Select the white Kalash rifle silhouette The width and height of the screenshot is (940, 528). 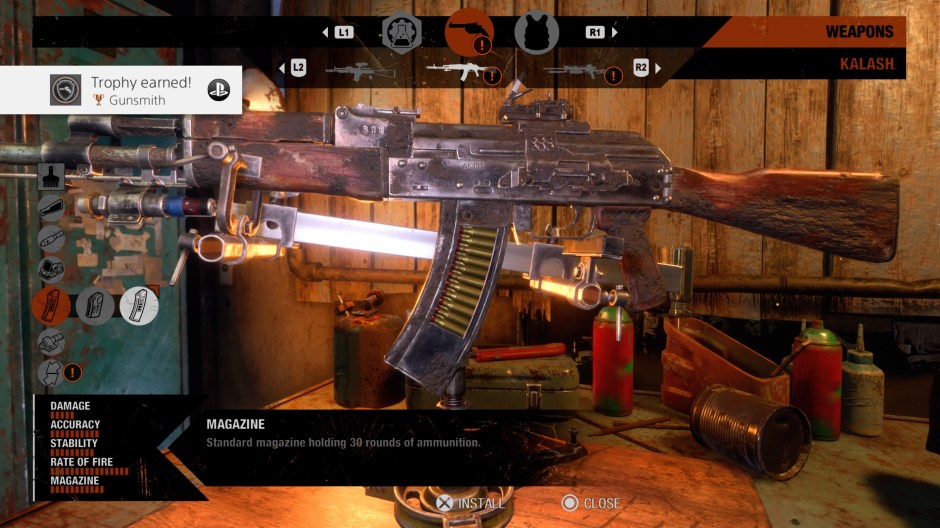461,70
